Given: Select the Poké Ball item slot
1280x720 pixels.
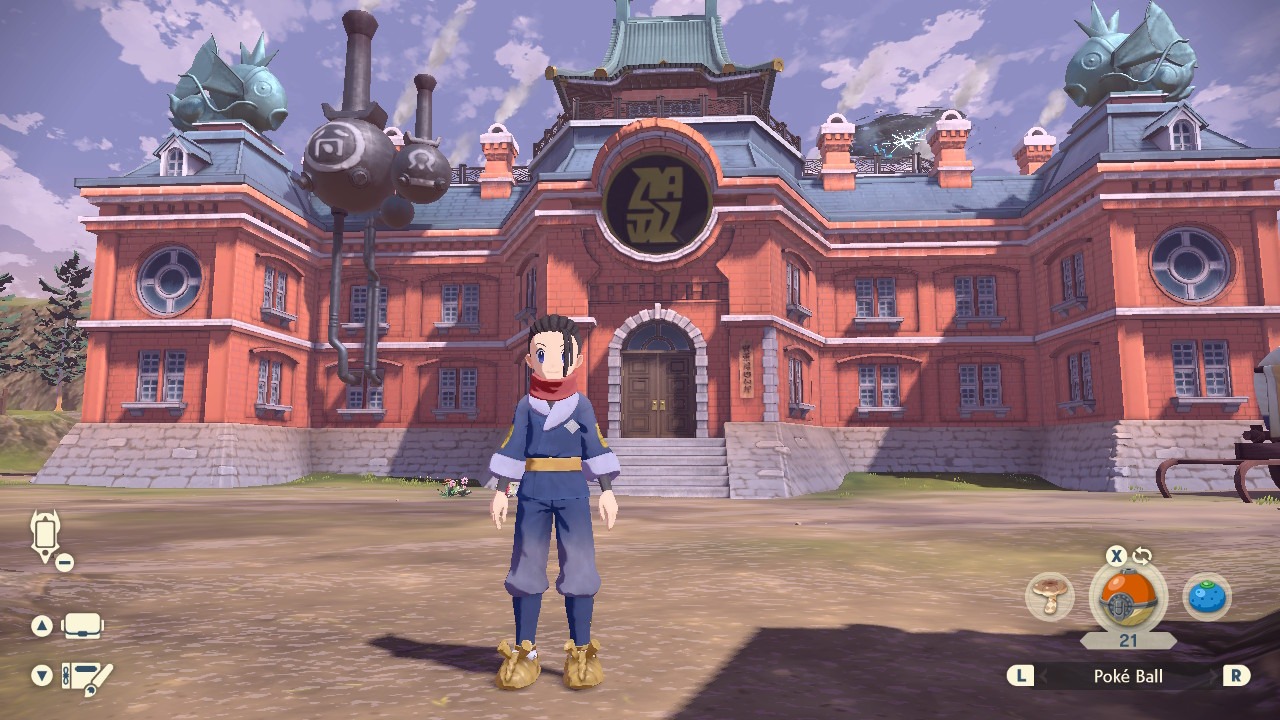Looking at the screenshot, I should (1127, 597).
